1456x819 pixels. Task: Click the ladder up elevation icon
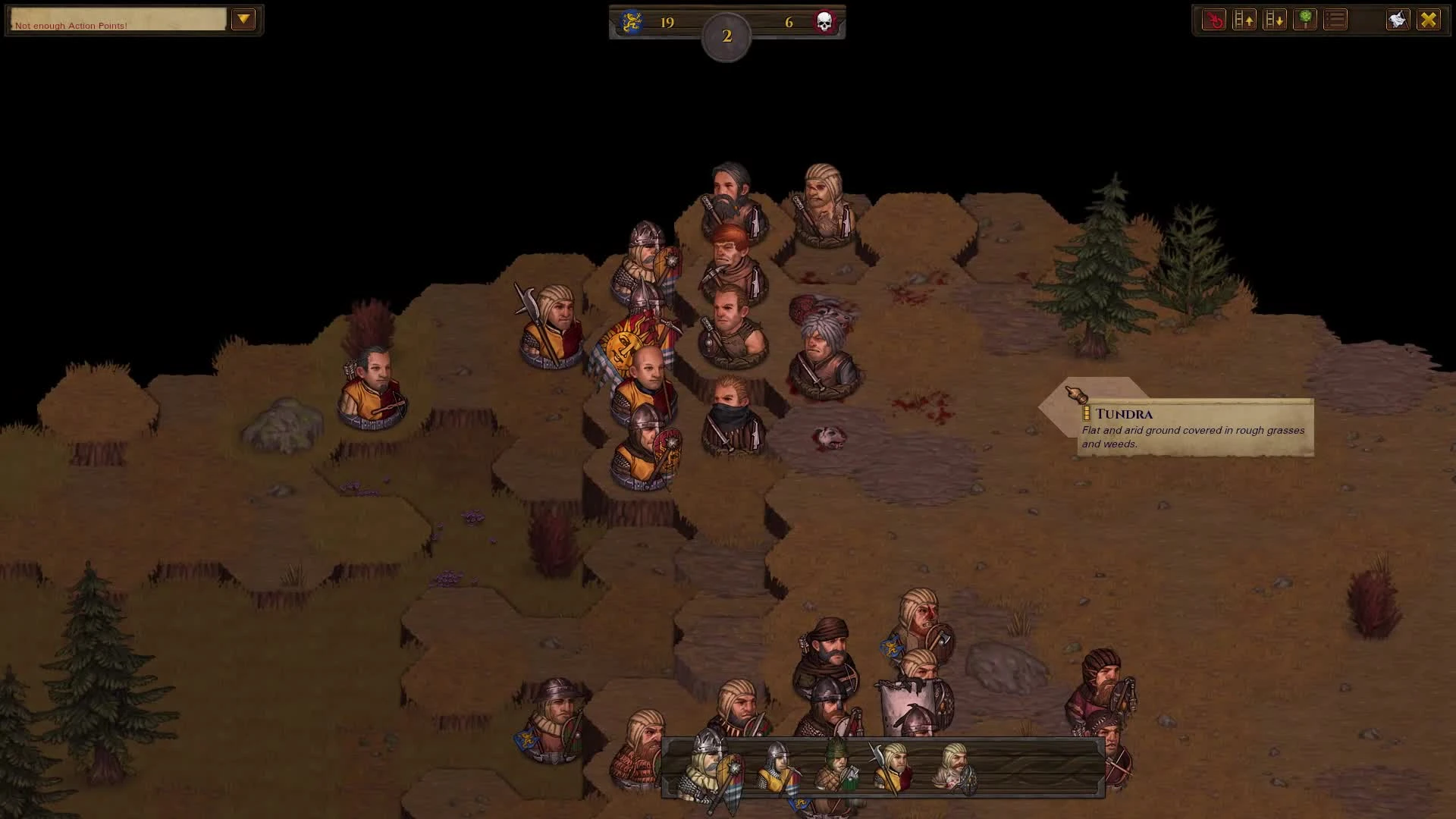[x=1244, y=20]
